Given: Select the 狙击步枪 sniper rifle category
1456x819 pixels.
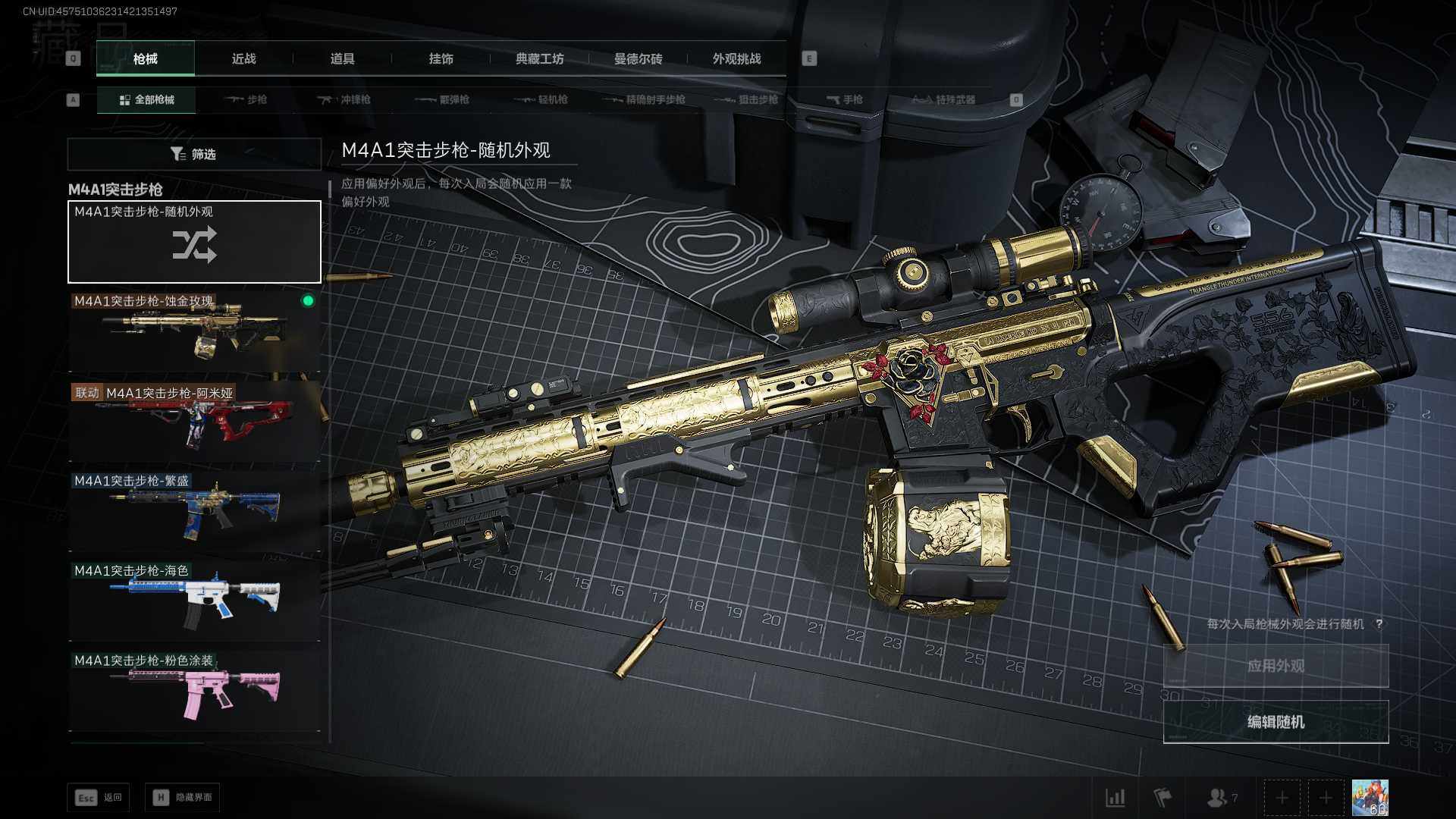Looking at the screenshot, I should tap(747, 99).
